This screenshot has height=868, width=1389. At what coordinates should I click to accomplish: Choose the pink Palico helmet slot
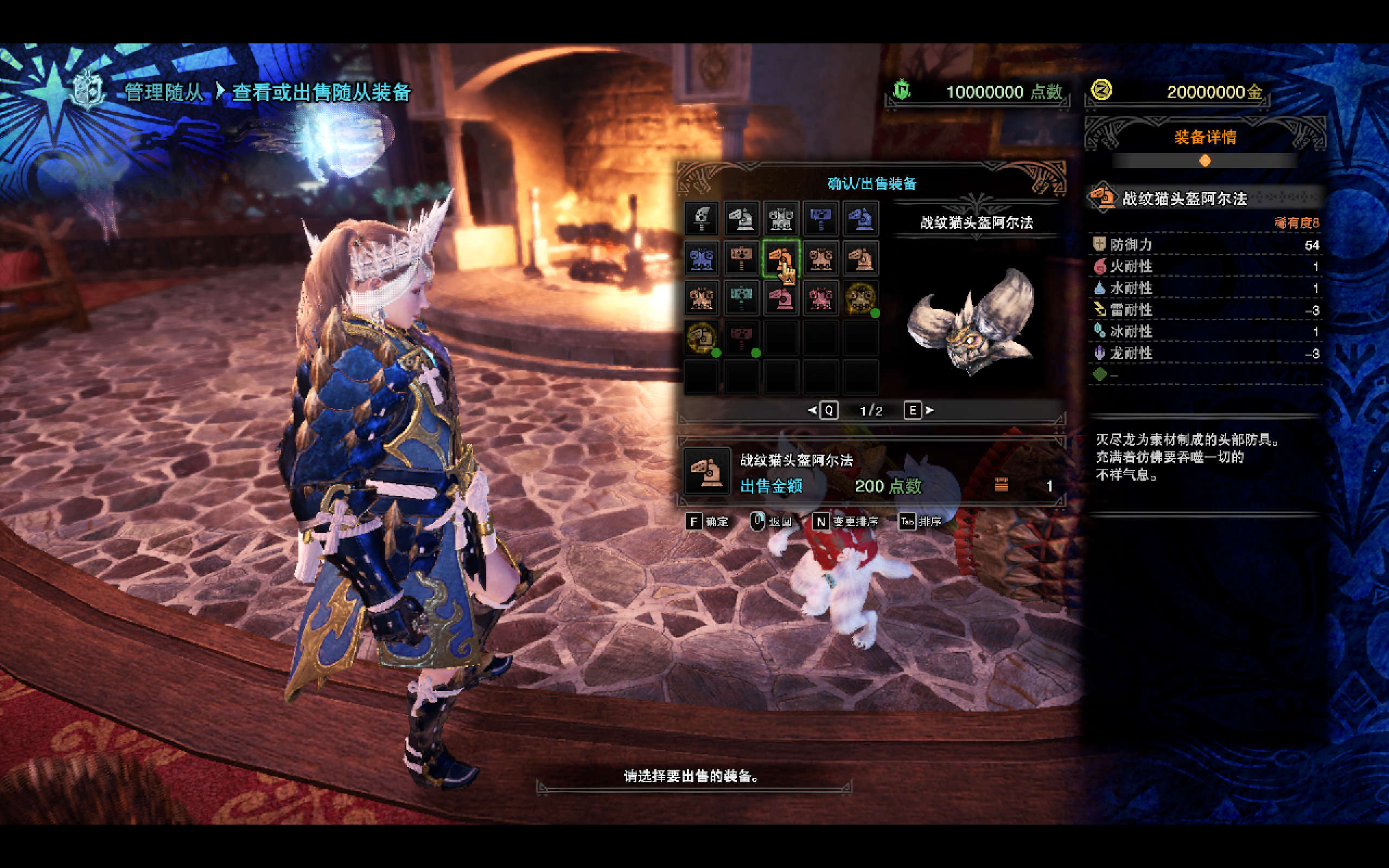[781, 298]
